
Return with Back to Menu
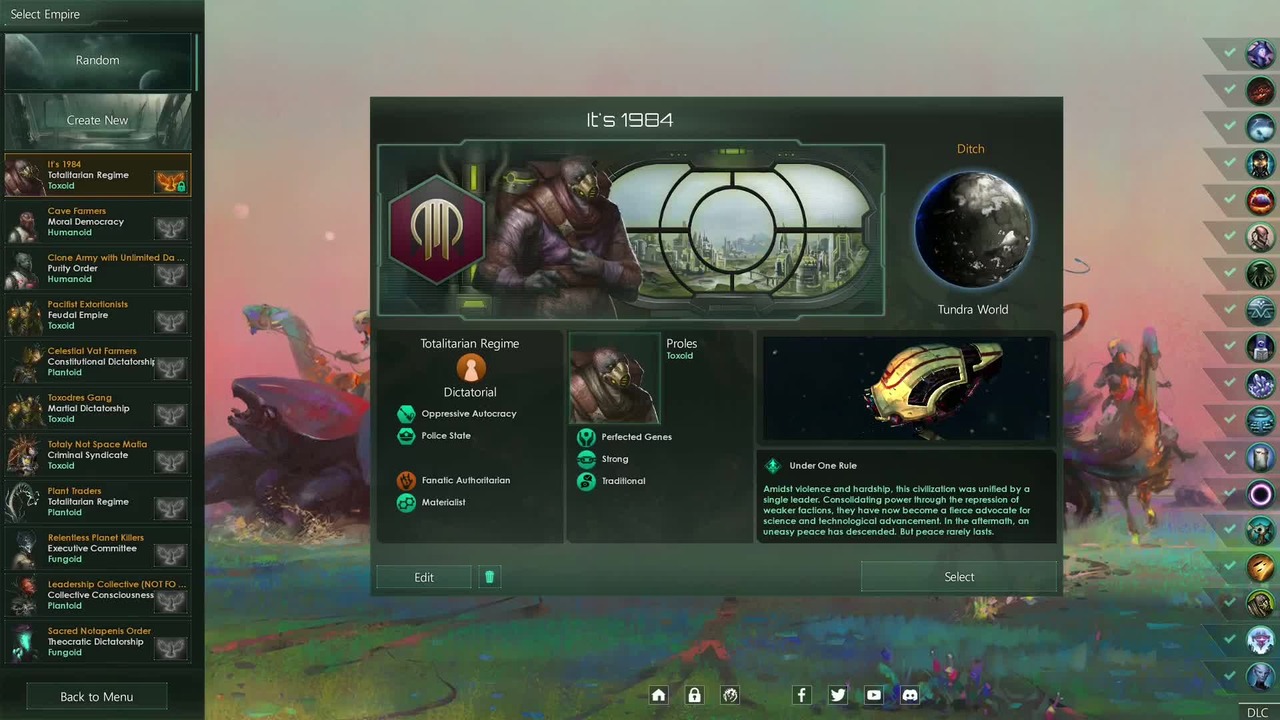pos(96,697)
